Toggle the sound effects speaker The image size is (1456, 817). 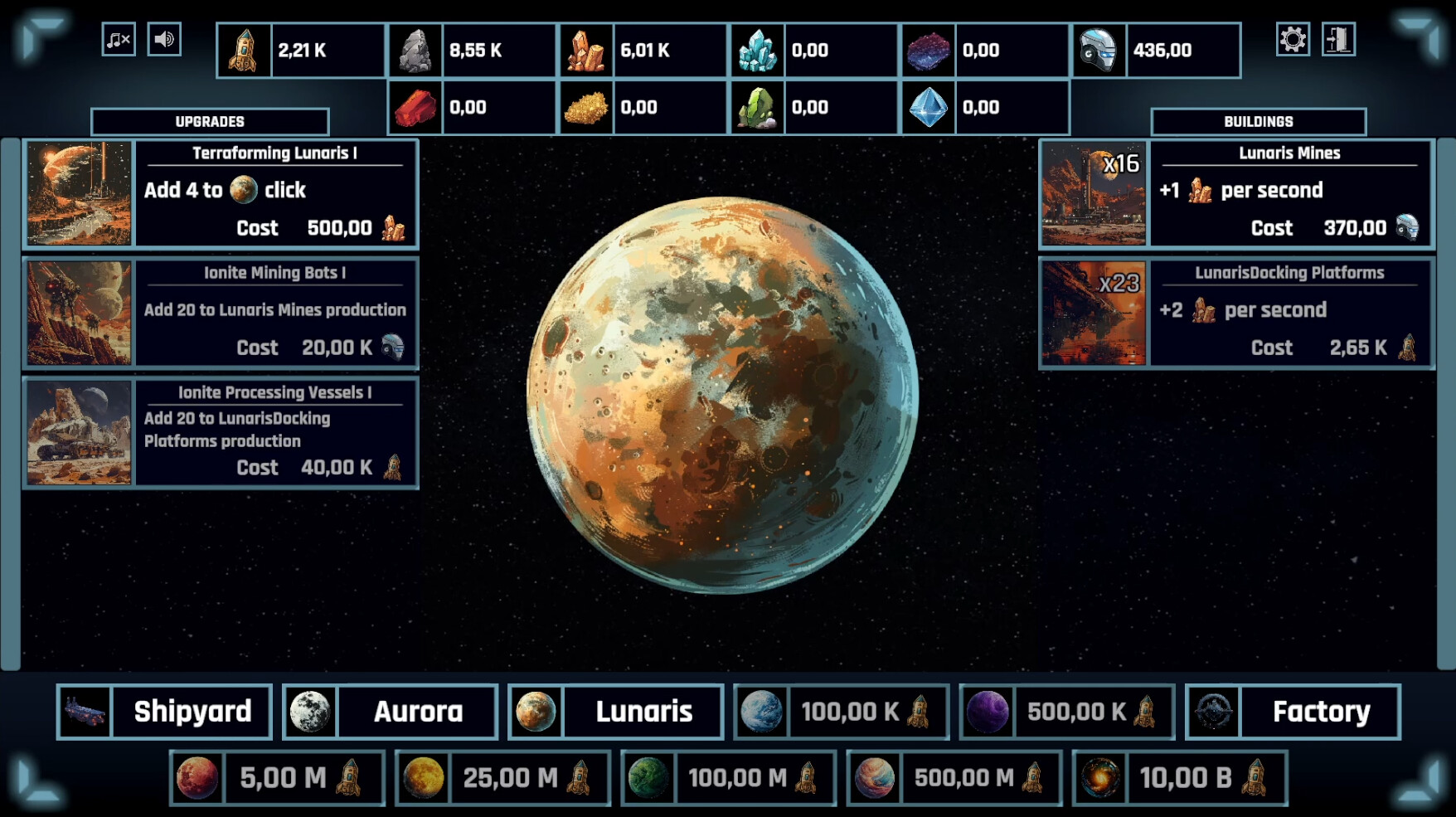click(x=164, y=37)
